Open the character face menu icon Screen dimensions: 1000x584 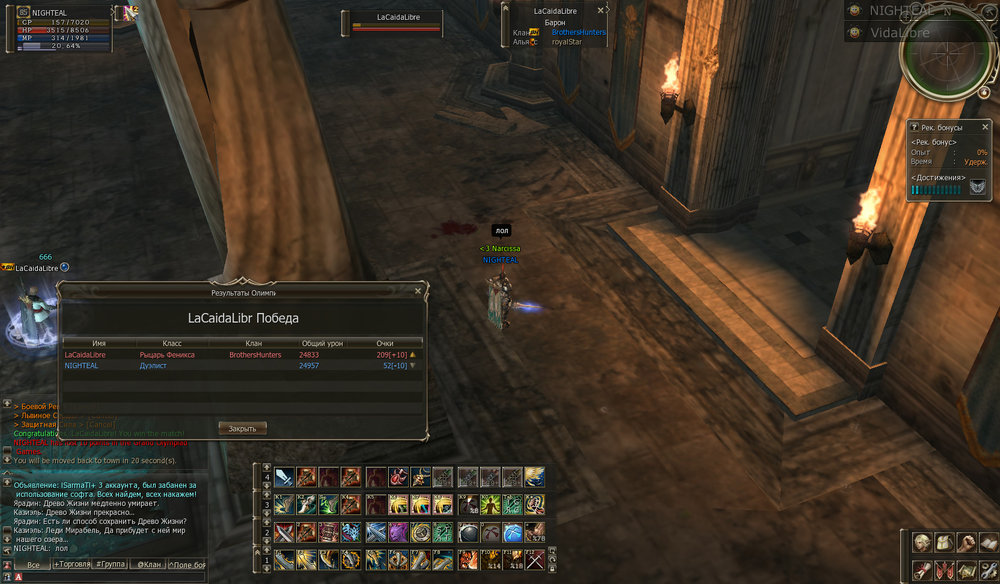tap(922, 543)
